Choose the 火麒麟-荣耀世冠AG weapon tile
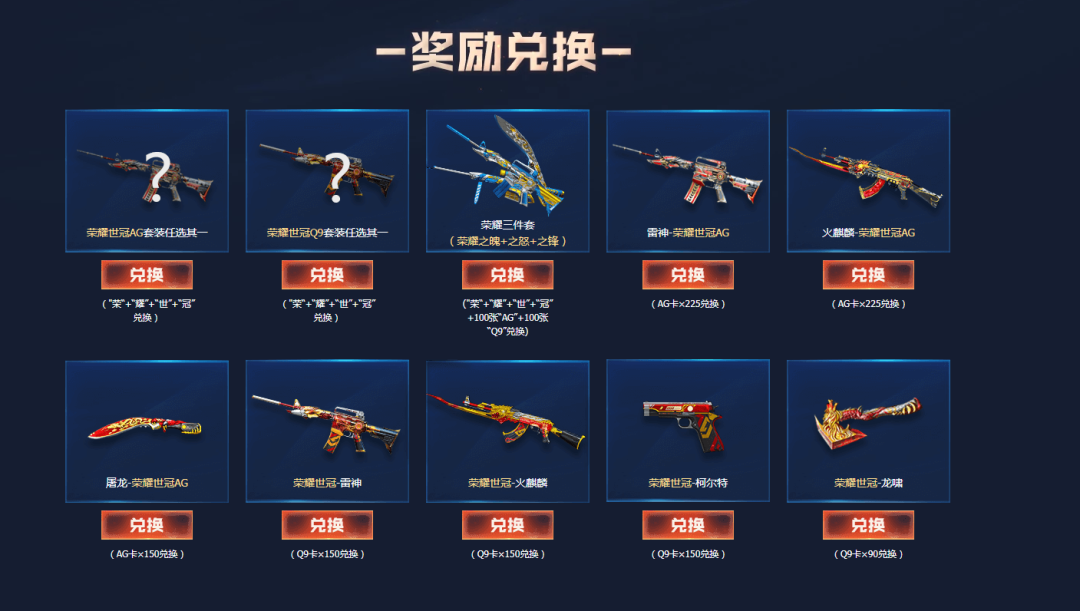The width and height of the screenshot is (1080, 611). (868, 175)
